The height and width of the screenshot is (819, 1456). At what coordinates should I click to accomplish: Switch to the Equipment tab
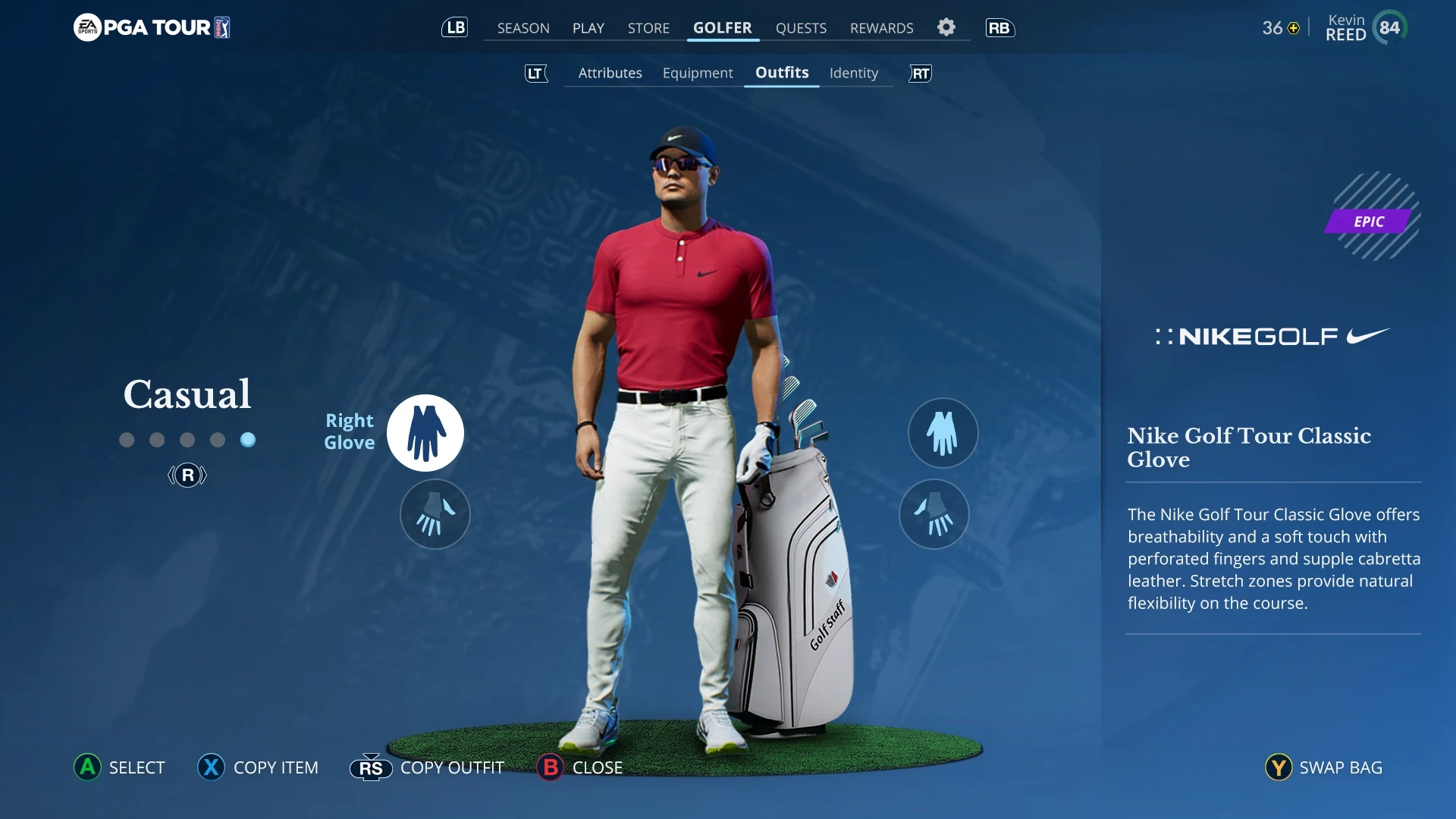(698, 73)
